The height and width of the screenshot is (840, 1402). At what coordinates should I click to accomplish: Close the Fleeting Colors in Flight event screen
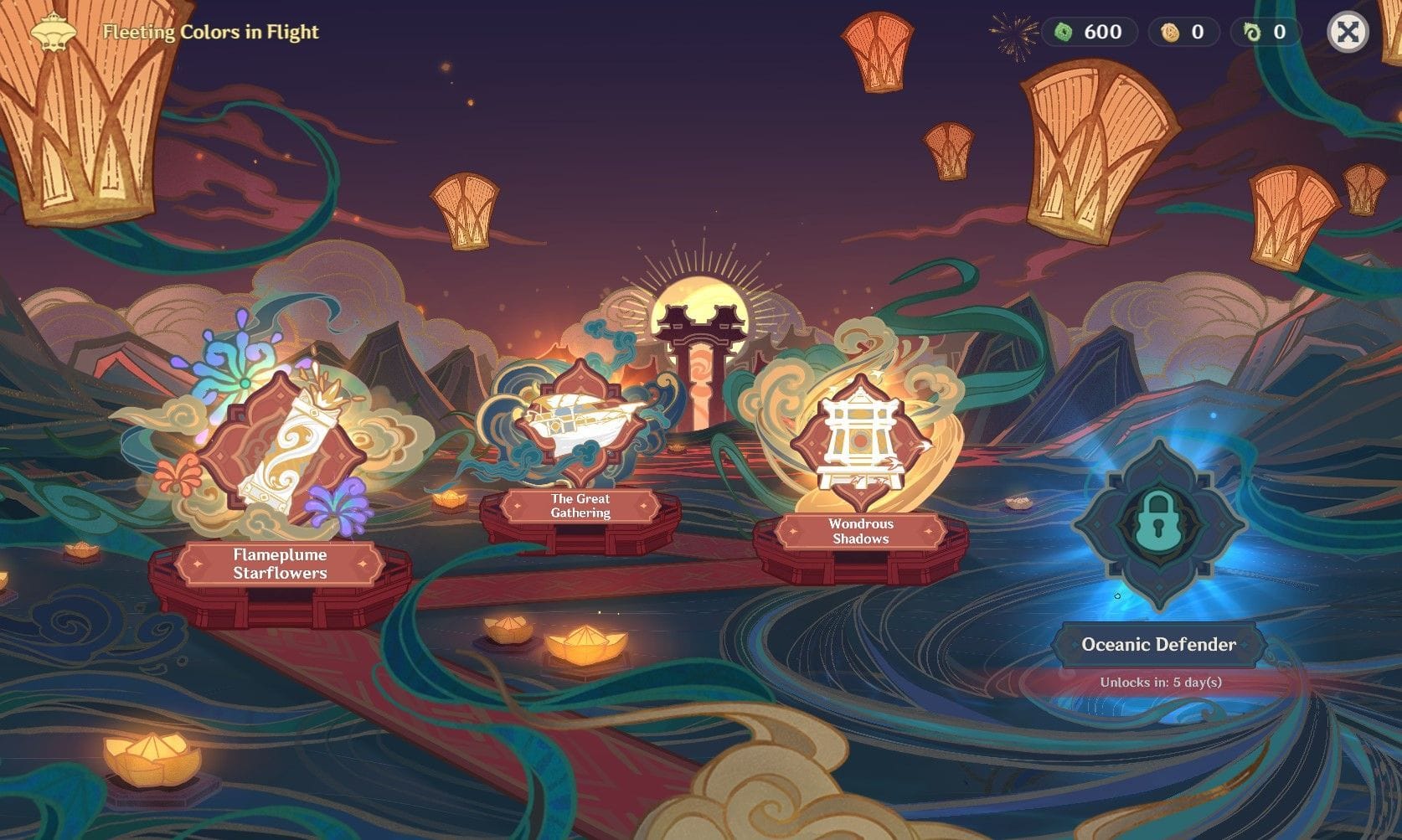[1348, 33]
